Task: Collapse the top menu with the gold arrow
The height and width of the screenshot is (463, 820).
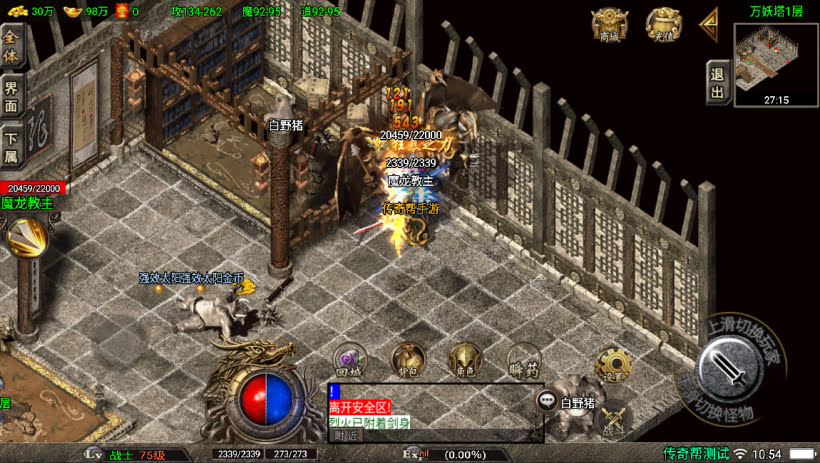Action: tap(709, 23)
